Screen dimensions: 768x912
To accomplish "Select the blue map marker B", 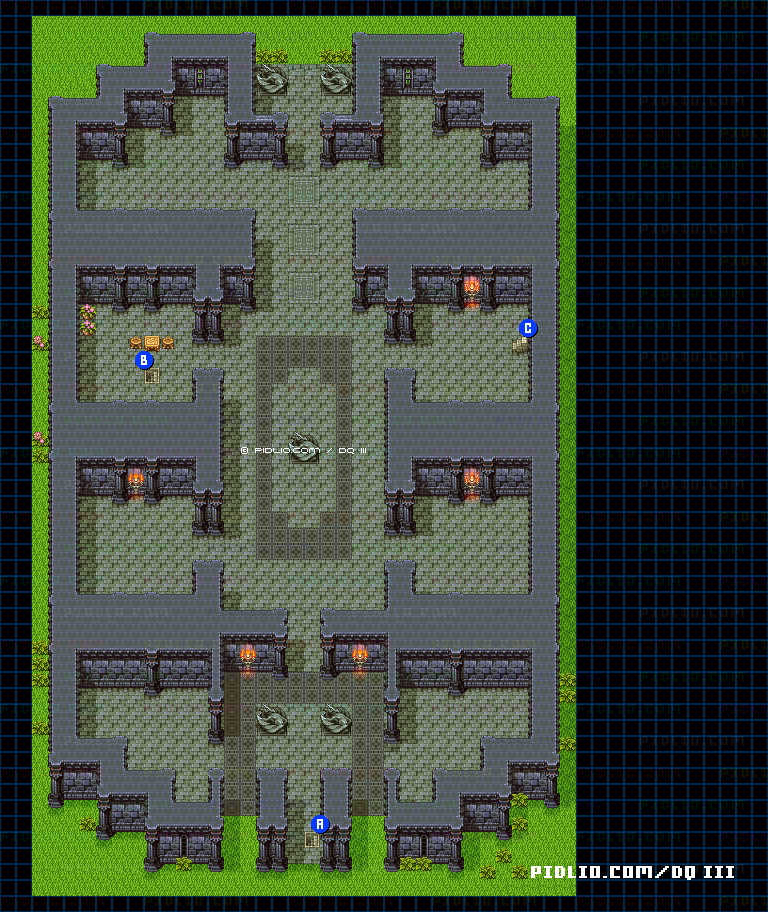I will tap(144, 360).
